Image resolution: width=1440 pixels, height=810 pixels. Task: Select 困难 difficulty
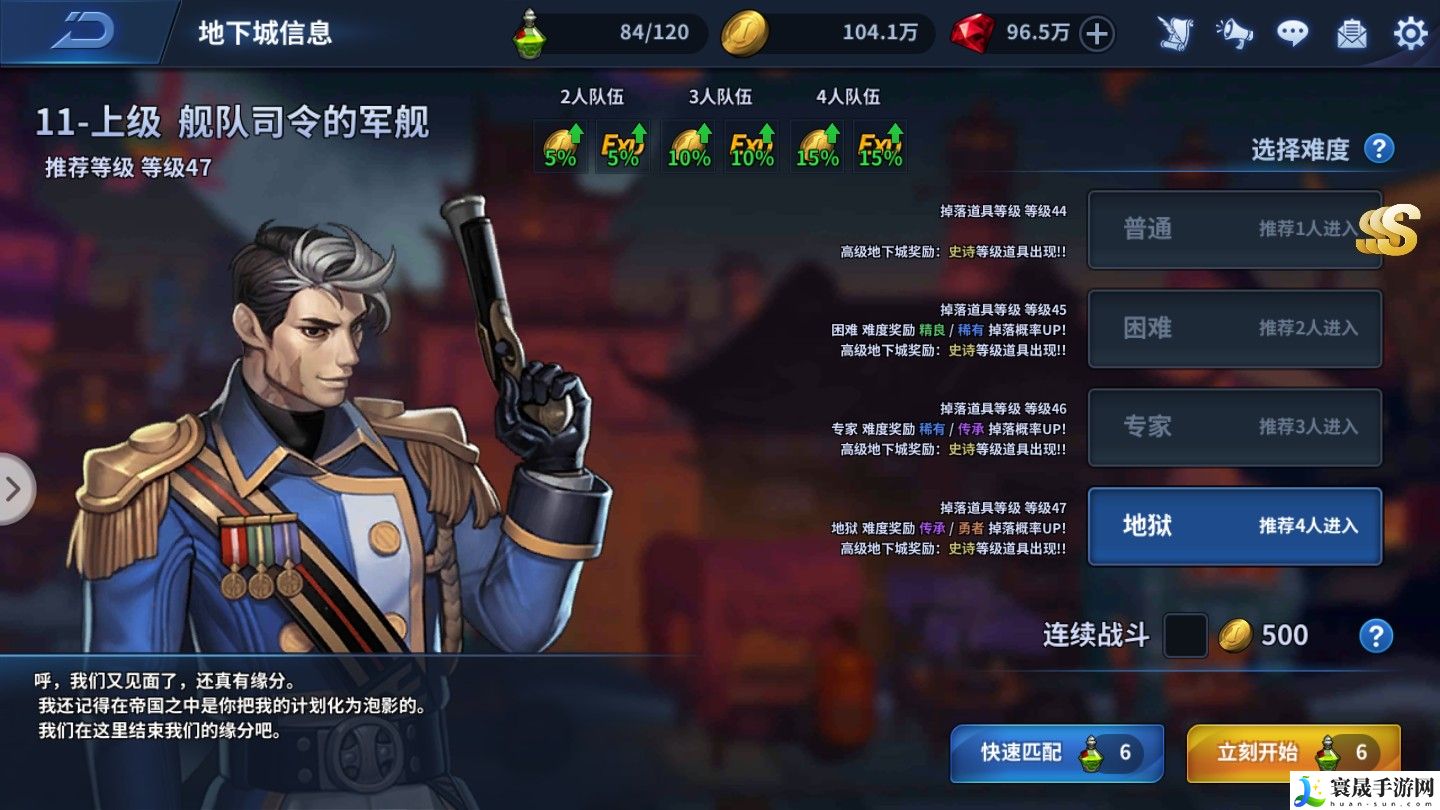(1234, 328)
